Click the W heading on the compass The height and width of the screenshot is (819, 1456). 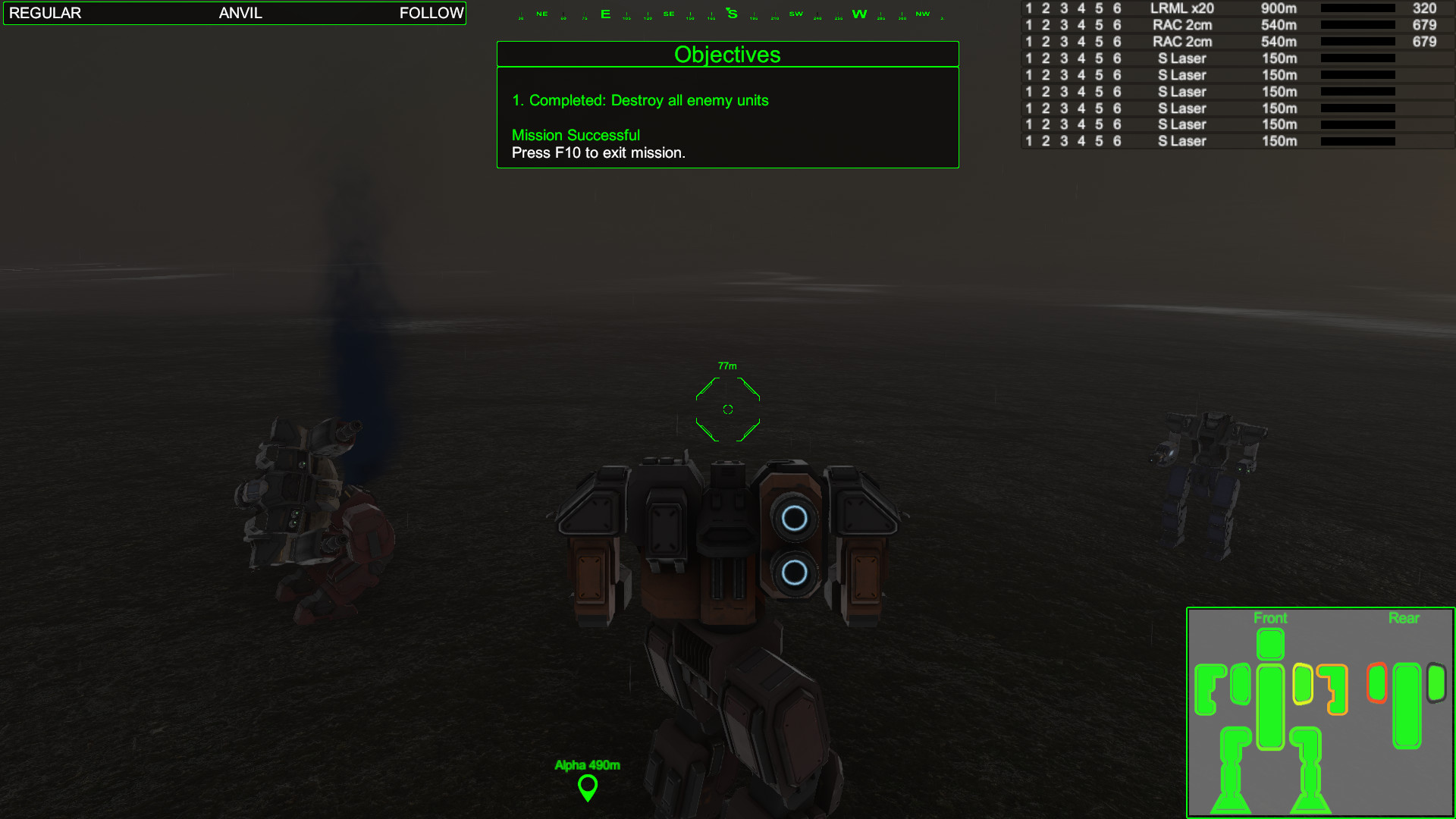click(x=859, y=13)
